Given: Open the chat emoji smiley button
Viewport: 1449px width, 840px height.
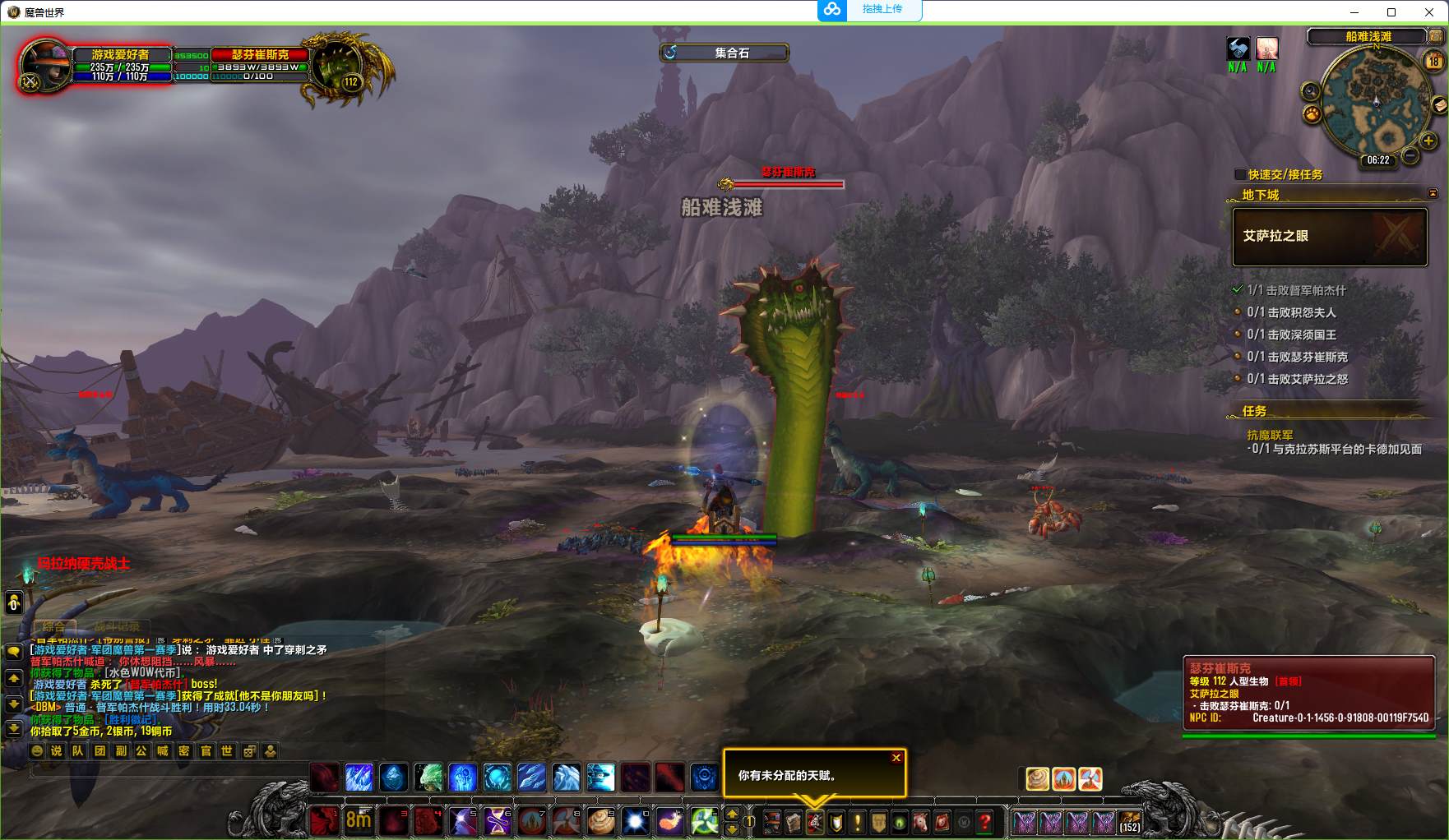Looking at the screenshot, I should [x=37, y=750].
